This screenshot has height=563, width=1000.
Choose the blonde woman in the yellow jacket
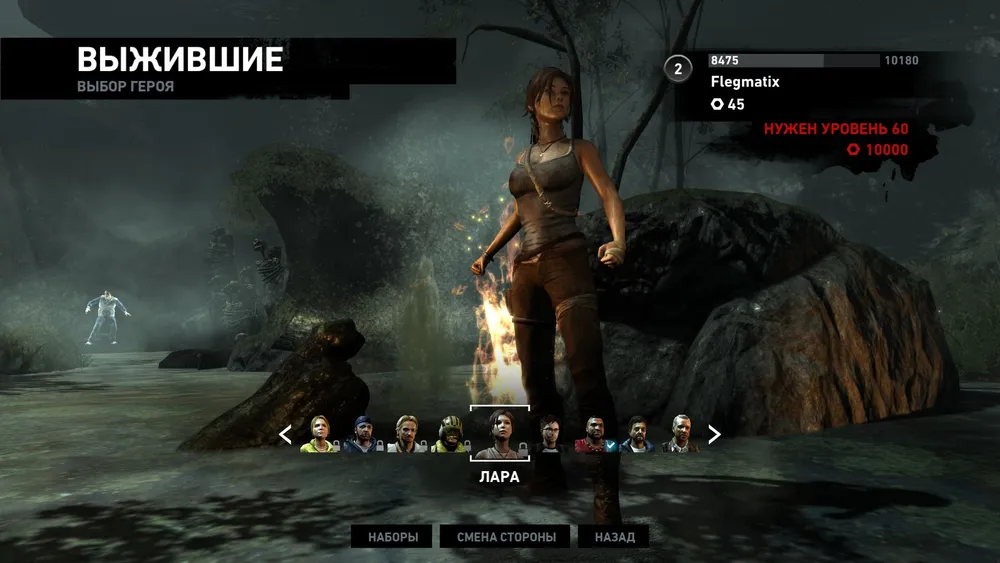pyautogui.click(x=320, y=434)
